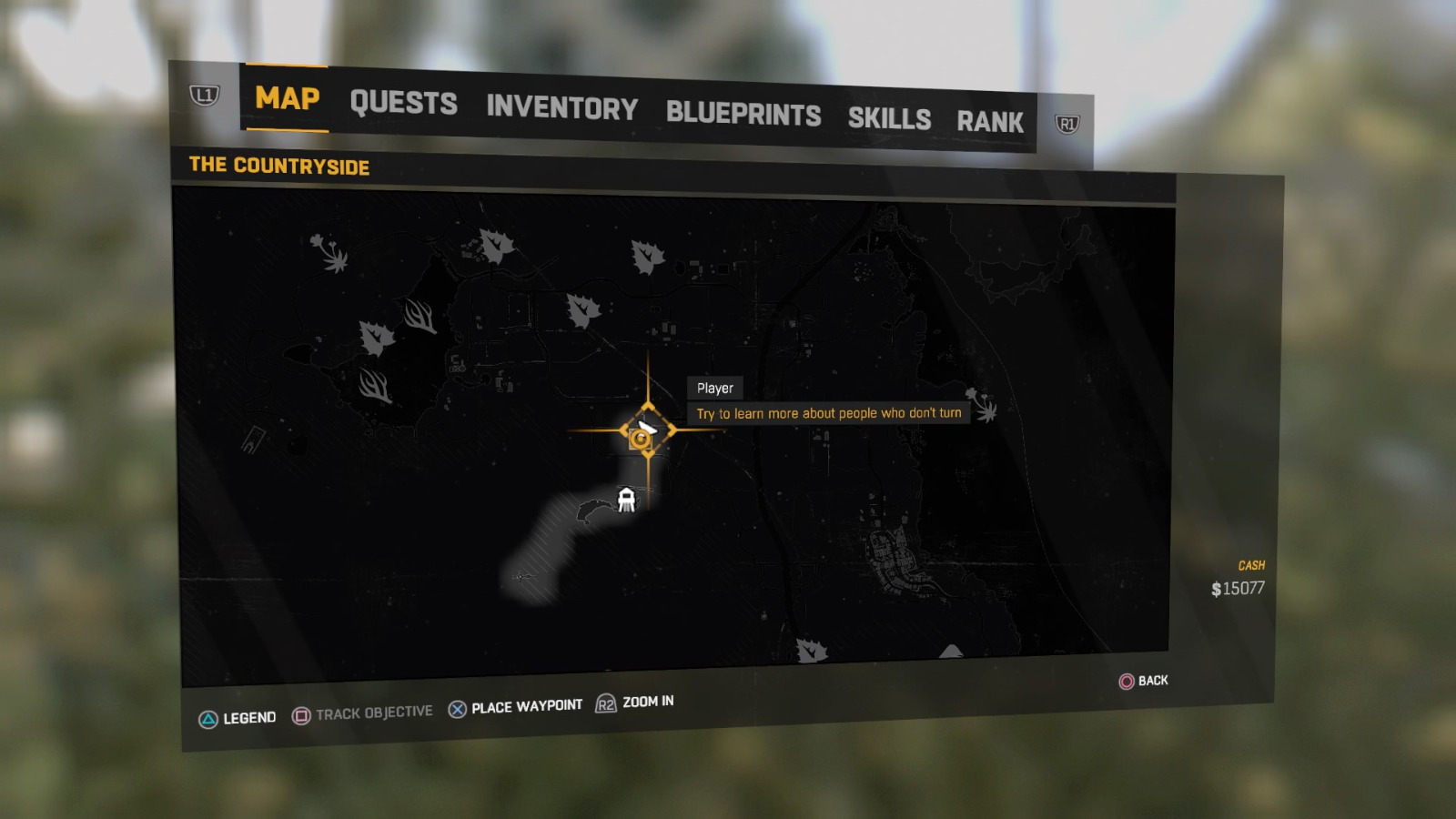The image size is (1456, 819).
Task: Click the triangle button icon next to Legend
Action: (208, 717)
